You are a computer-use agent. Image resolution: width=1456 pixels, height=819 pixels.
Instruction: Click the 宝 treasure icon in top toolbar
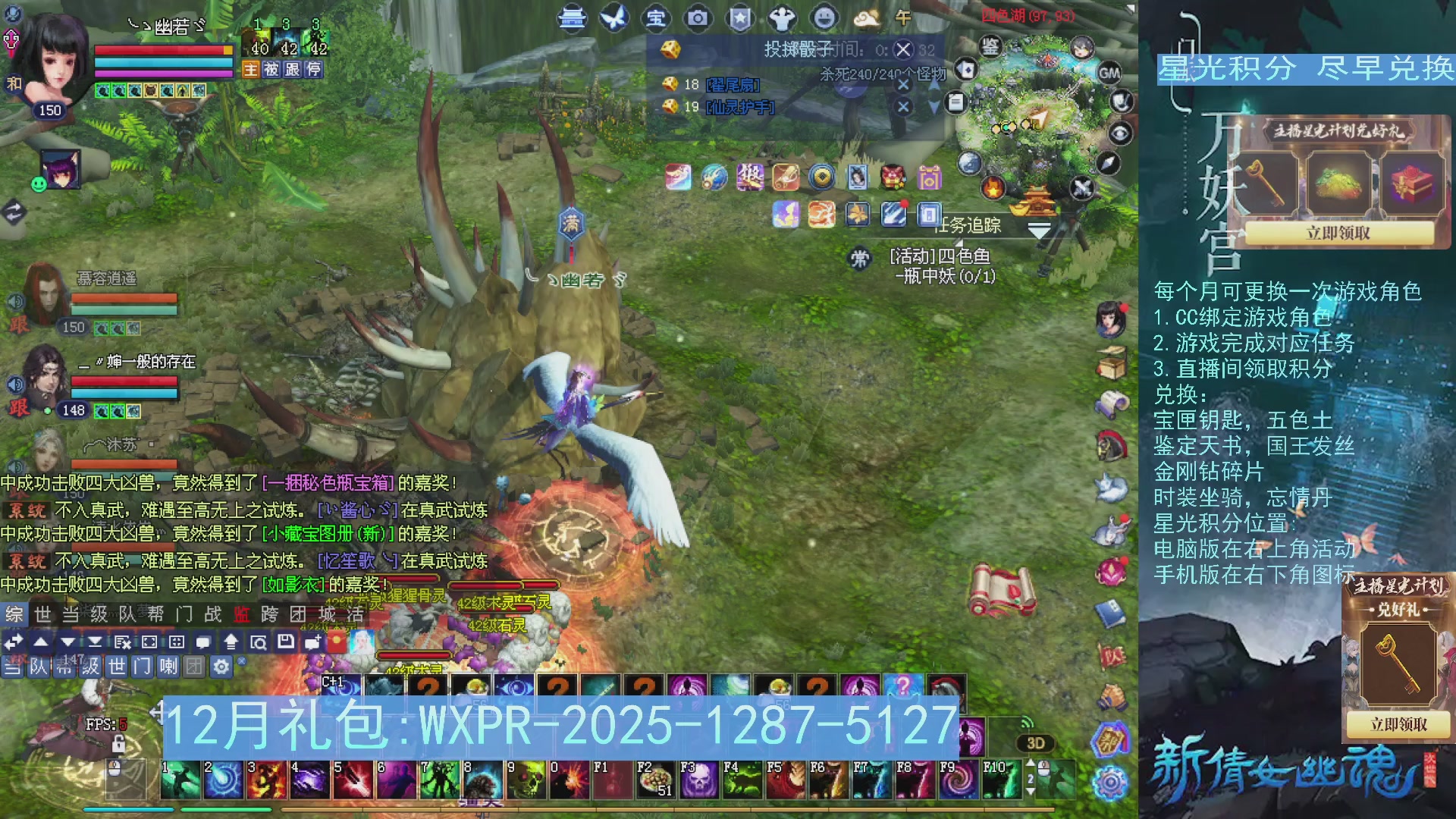[656, 19]
